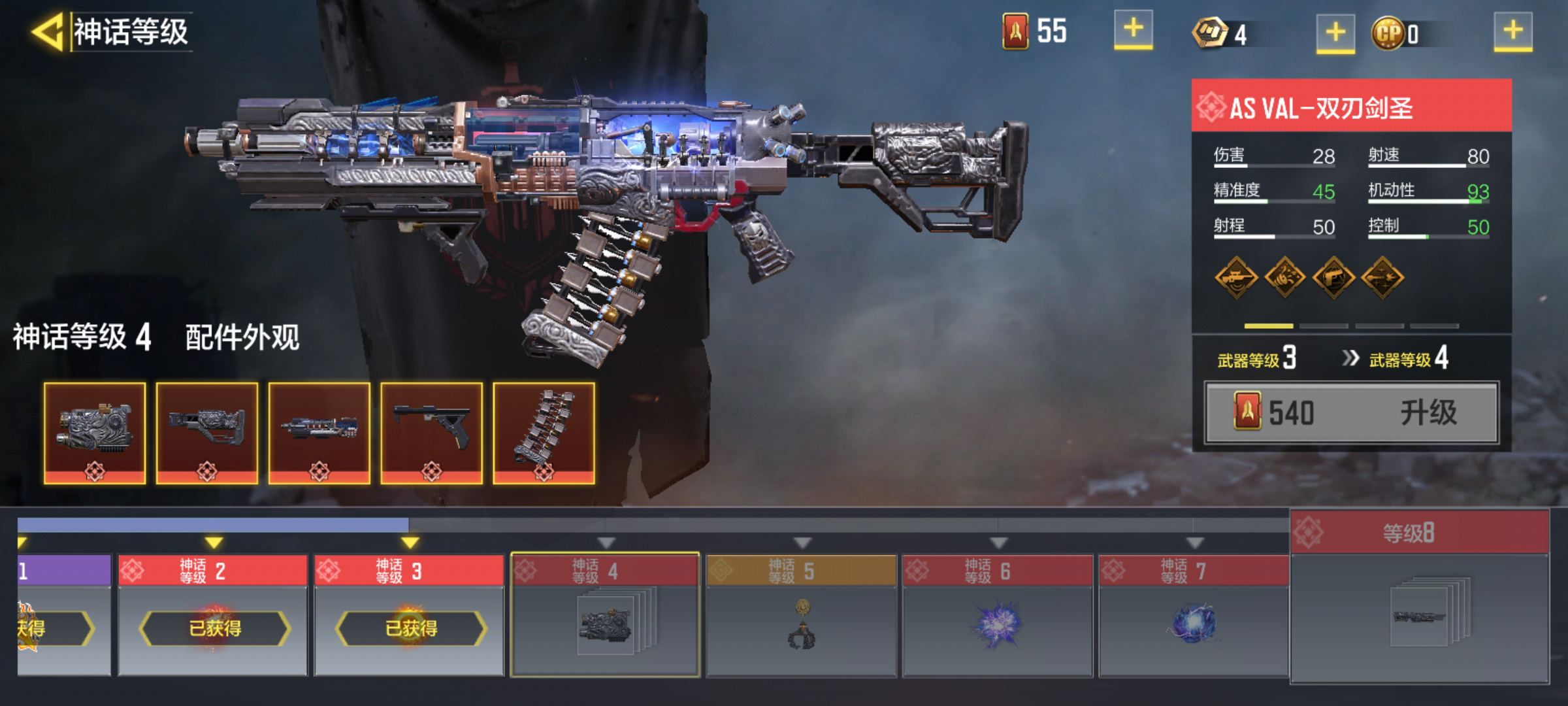View 神话等级 5 charm reward
This screenshot has width=1568, height=706.
click(802, 616)
